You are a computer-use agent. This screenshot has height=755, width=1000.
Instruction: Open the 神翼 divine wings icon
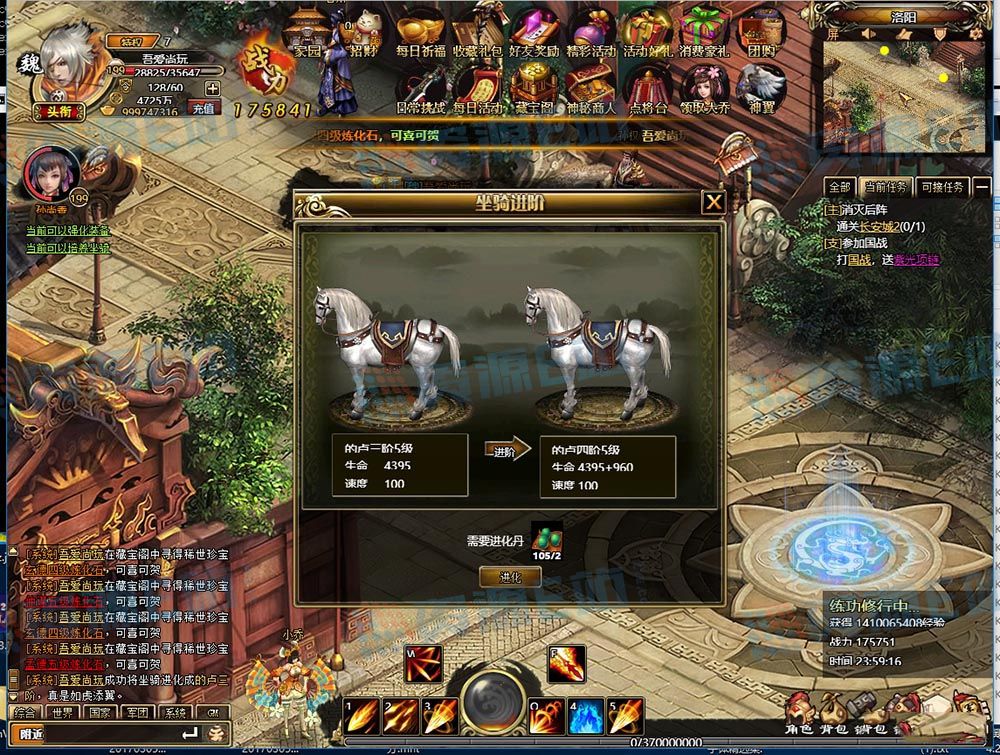point(762,88)
